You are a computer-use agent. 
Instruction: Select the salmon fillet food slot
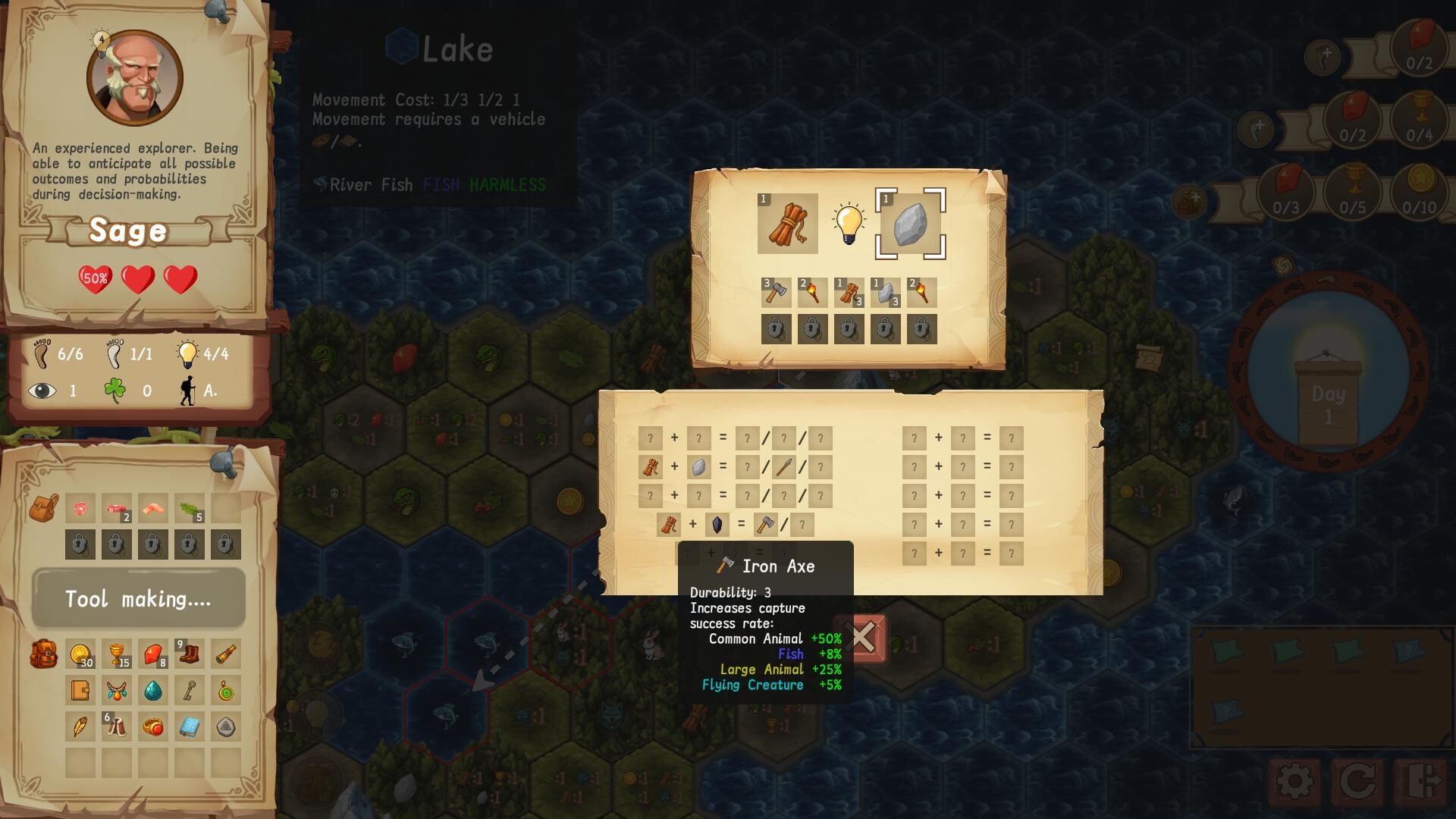pyautogui.click(x=153, y=508)
